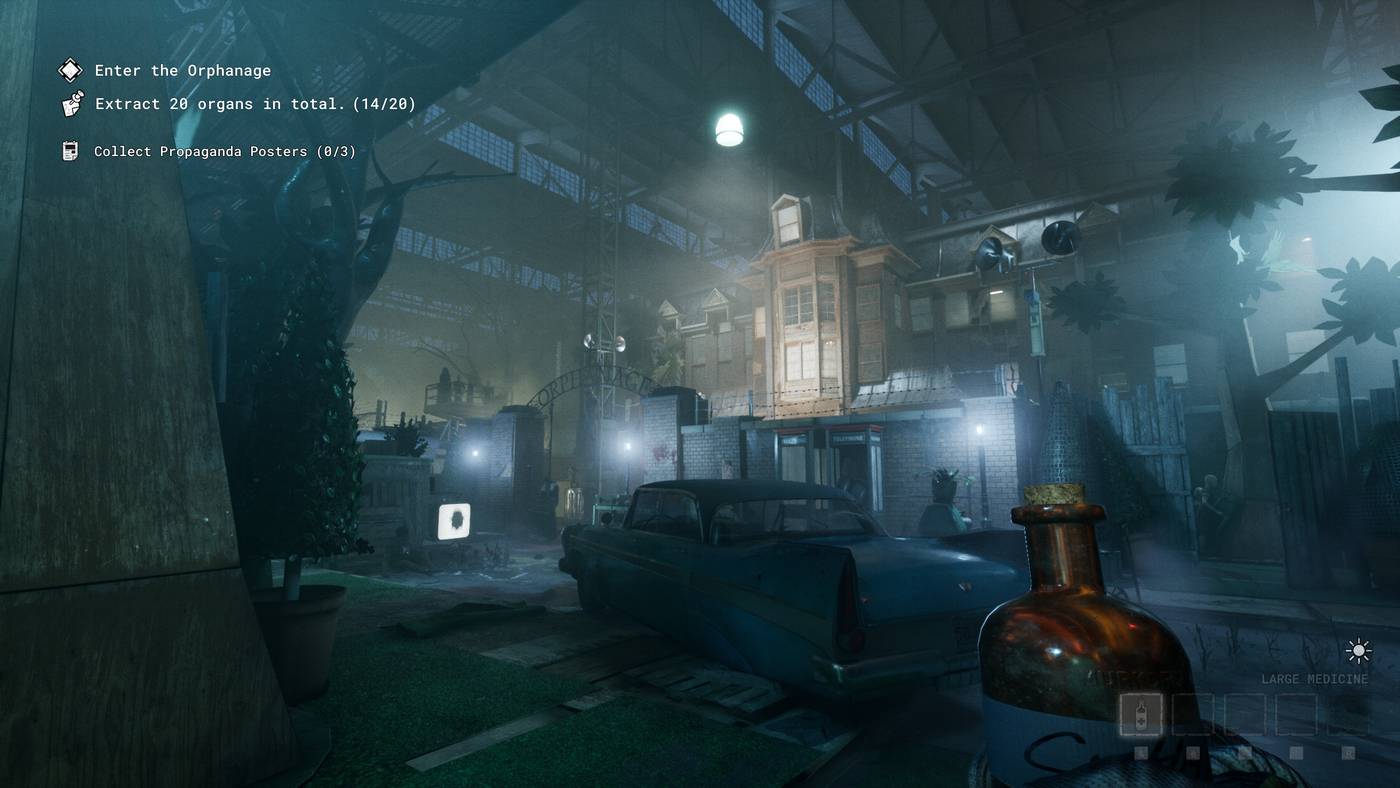Open the Collect Propaganda Posters objective
The height and width of the screenshot is (788, 1400).
[x=224, y=152]
